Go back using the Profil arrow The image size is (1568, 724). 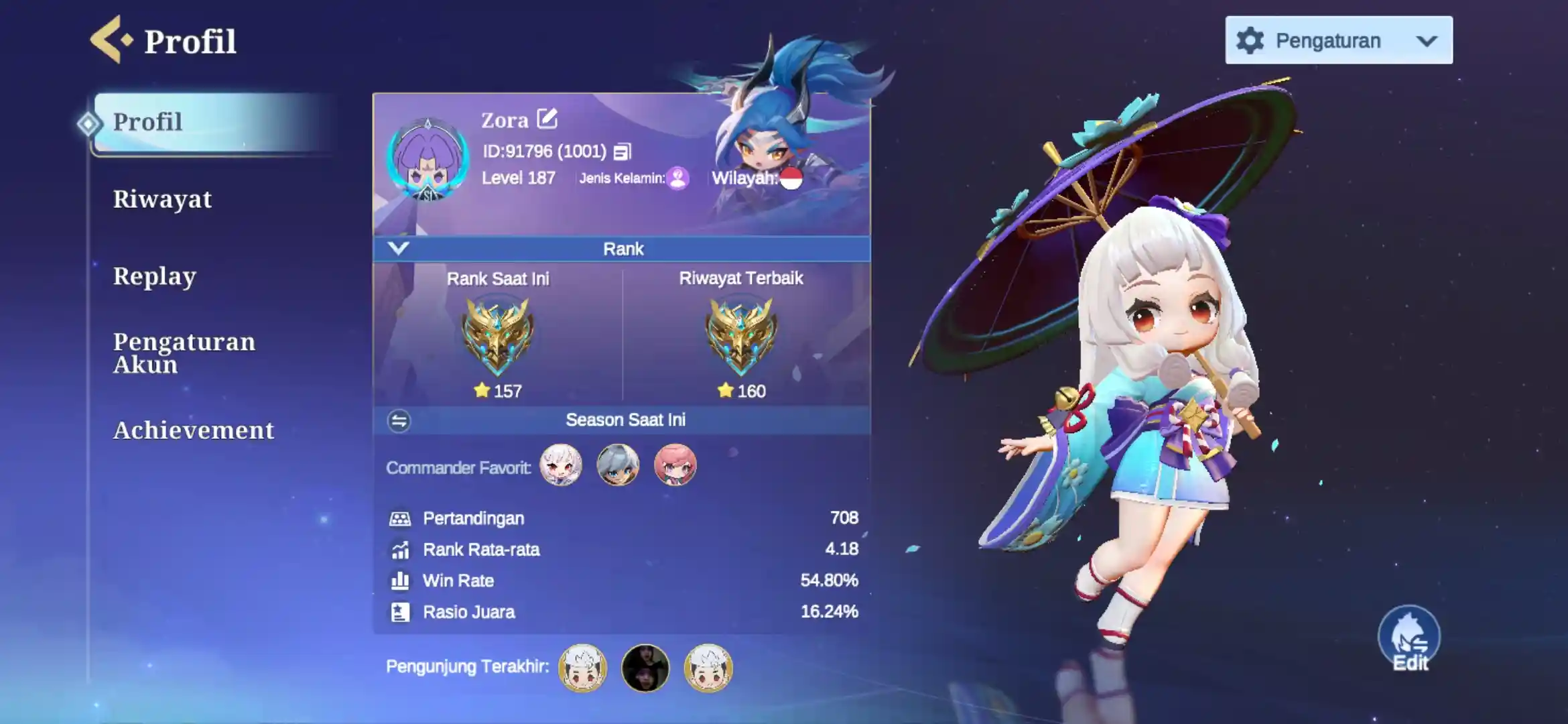click(110, 40)
